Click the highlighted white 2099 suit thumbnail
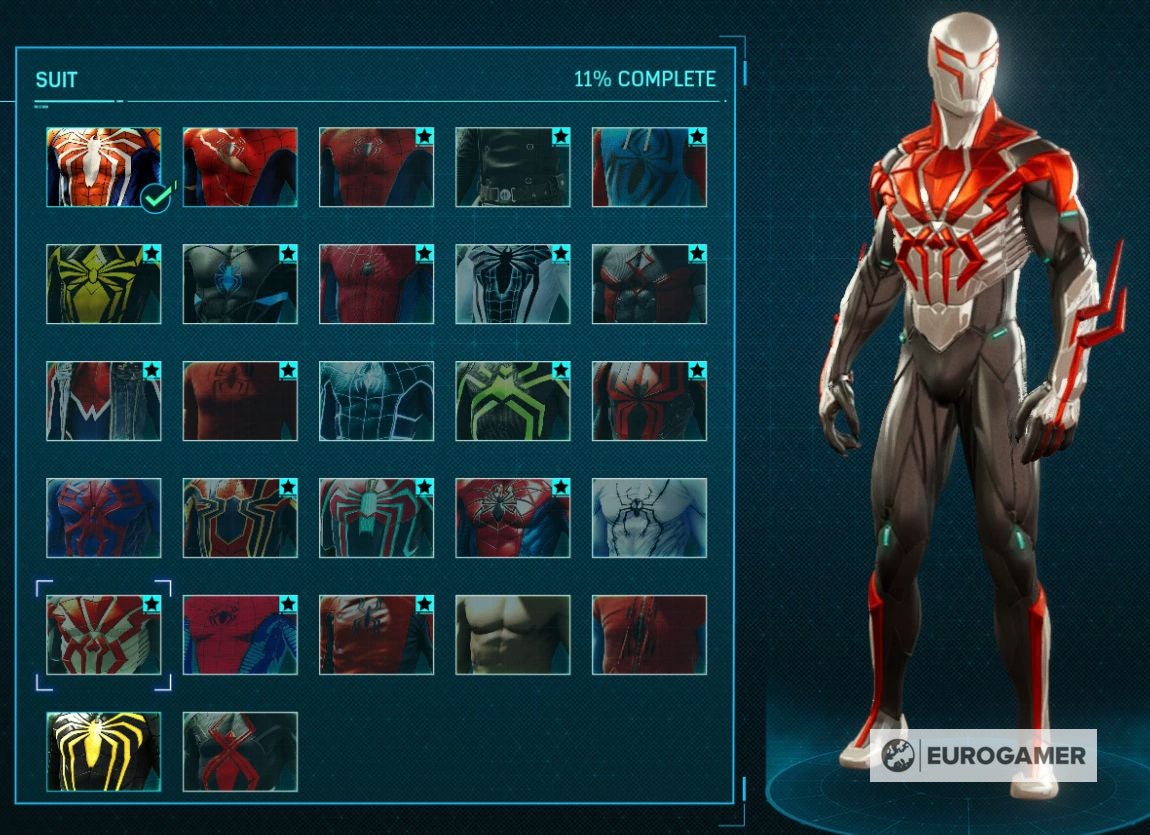The image size is (1150, 835). 104,635
